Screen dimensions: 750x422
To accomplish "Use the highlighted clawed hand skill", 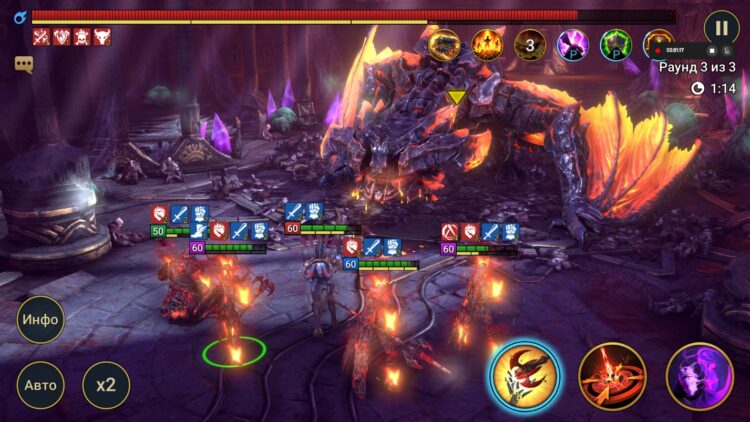I will [x=525, y=375].
